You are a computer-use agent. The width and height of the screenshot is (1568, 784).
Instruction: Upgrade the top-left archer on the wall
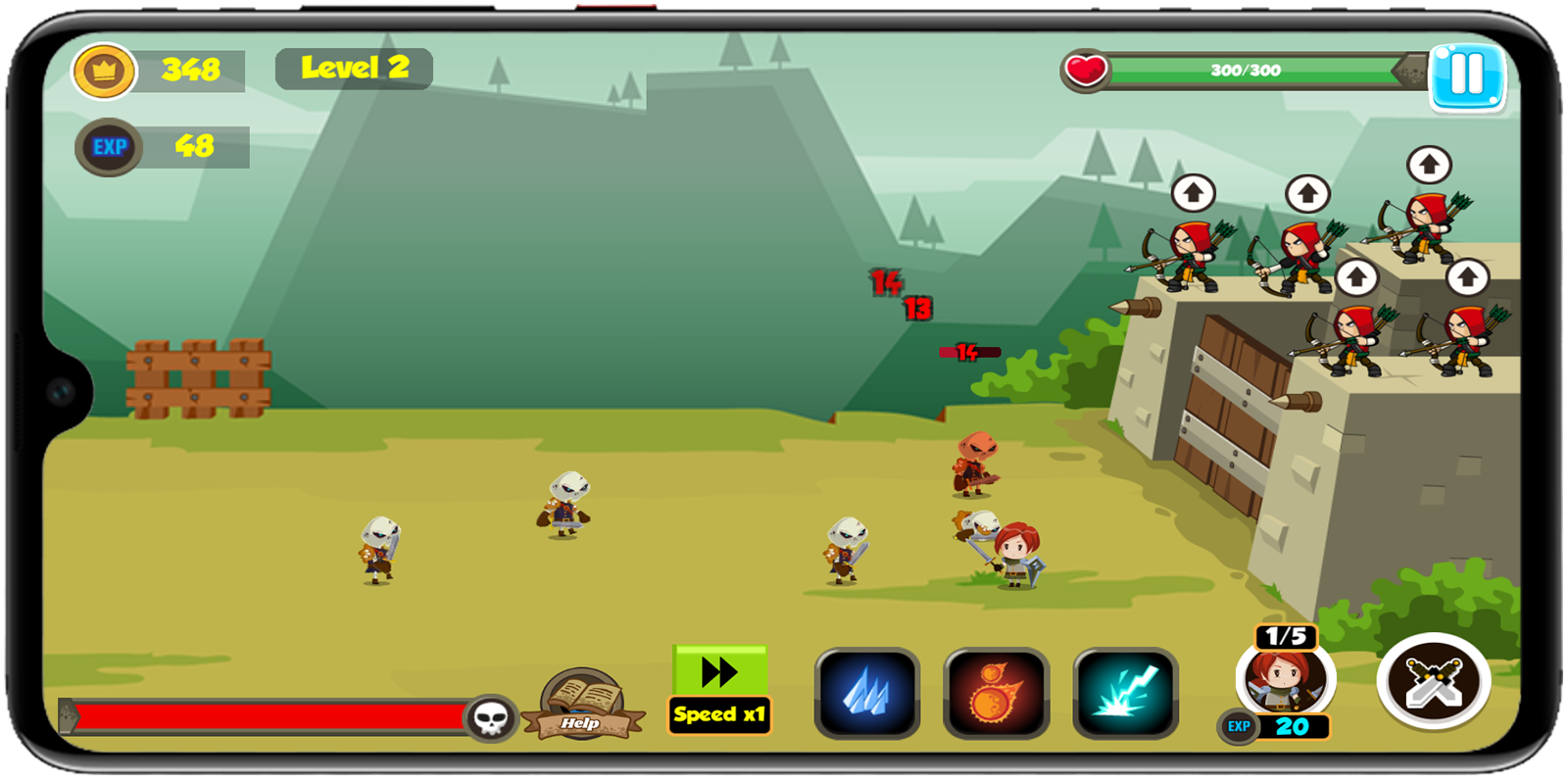pyautogui.click(x=1194, y=194)
